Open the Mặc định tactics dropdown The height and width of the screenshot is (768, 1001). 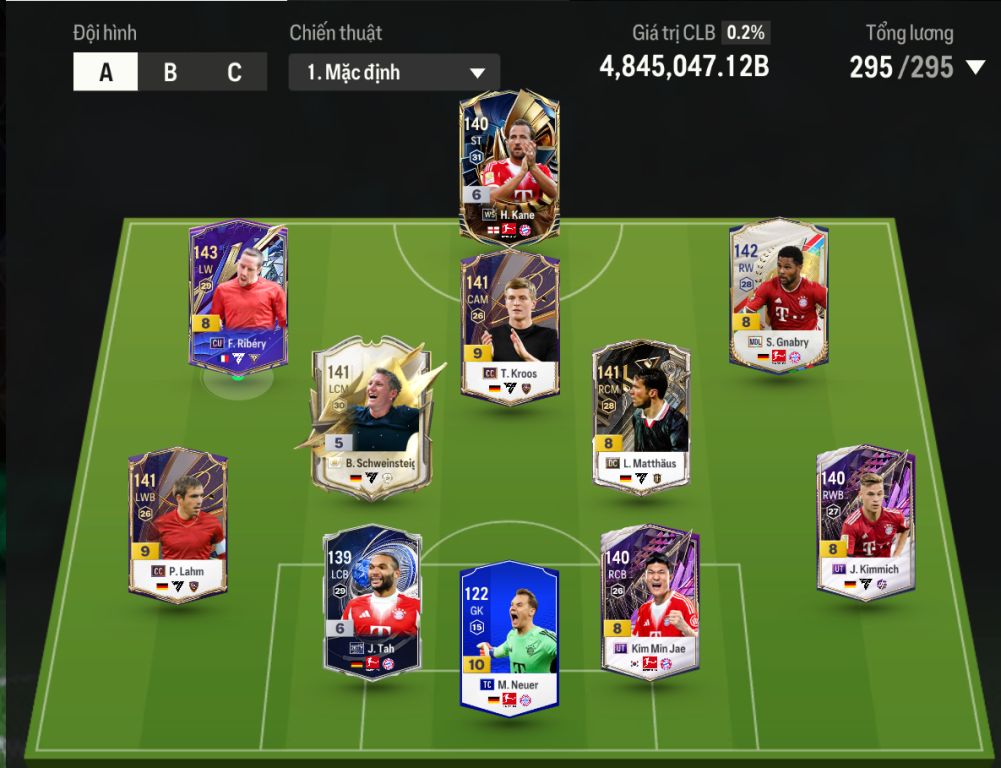pyautogui.click(x=394, y=73)
